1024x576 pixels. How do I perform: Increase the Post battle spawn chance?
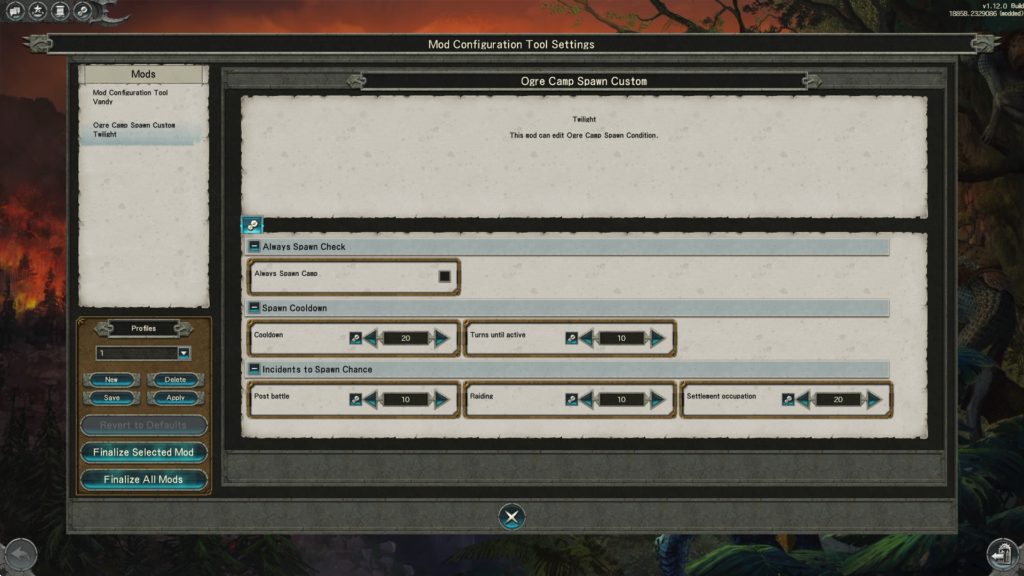[x=442, y=399]
